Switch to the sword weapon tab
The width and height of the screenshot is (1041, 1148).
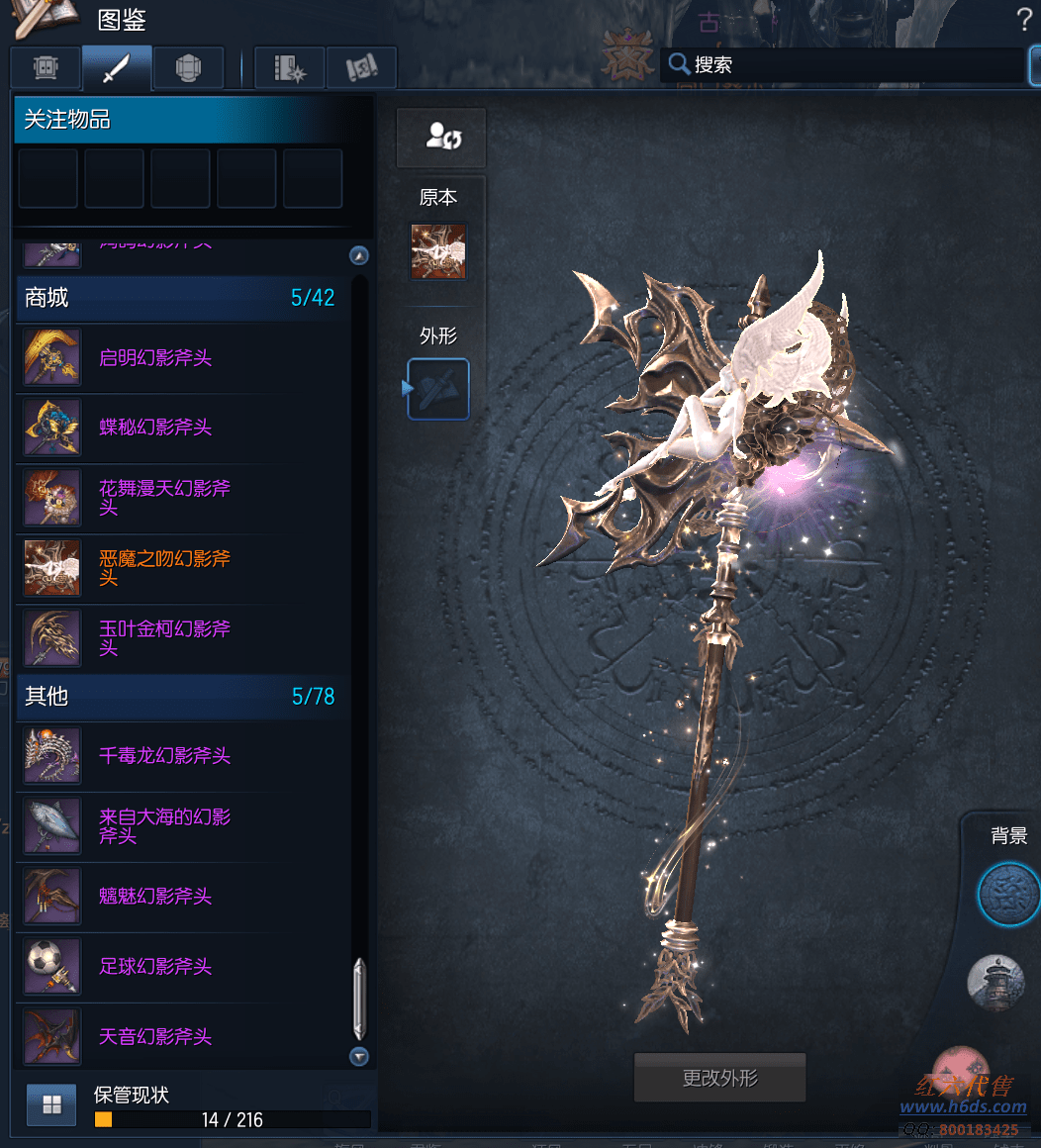pyautogui.click(x=117, y=67)
